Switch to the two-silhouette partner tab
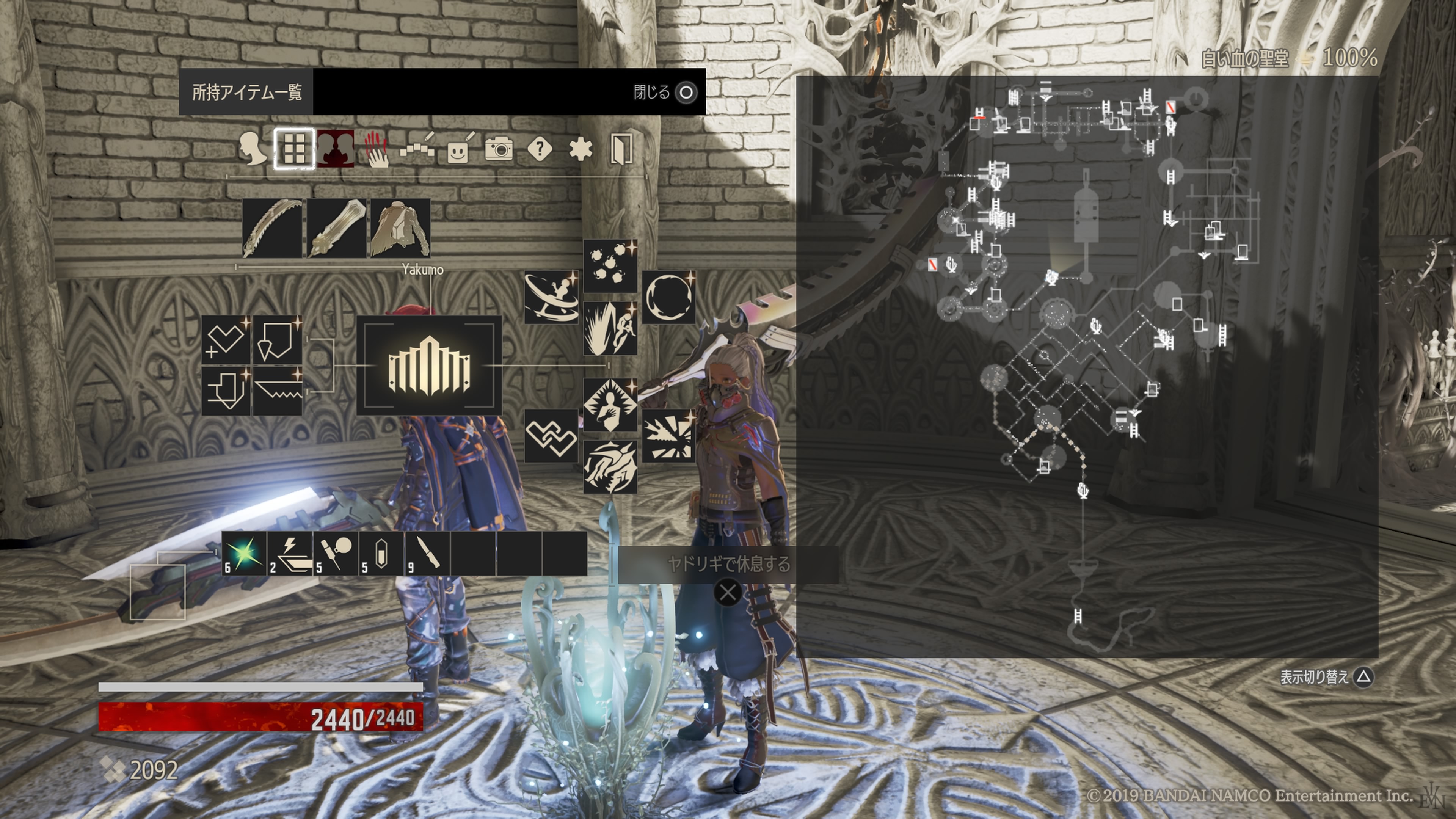The width and height of the screenshot is (1456, 819). [335, 149]
